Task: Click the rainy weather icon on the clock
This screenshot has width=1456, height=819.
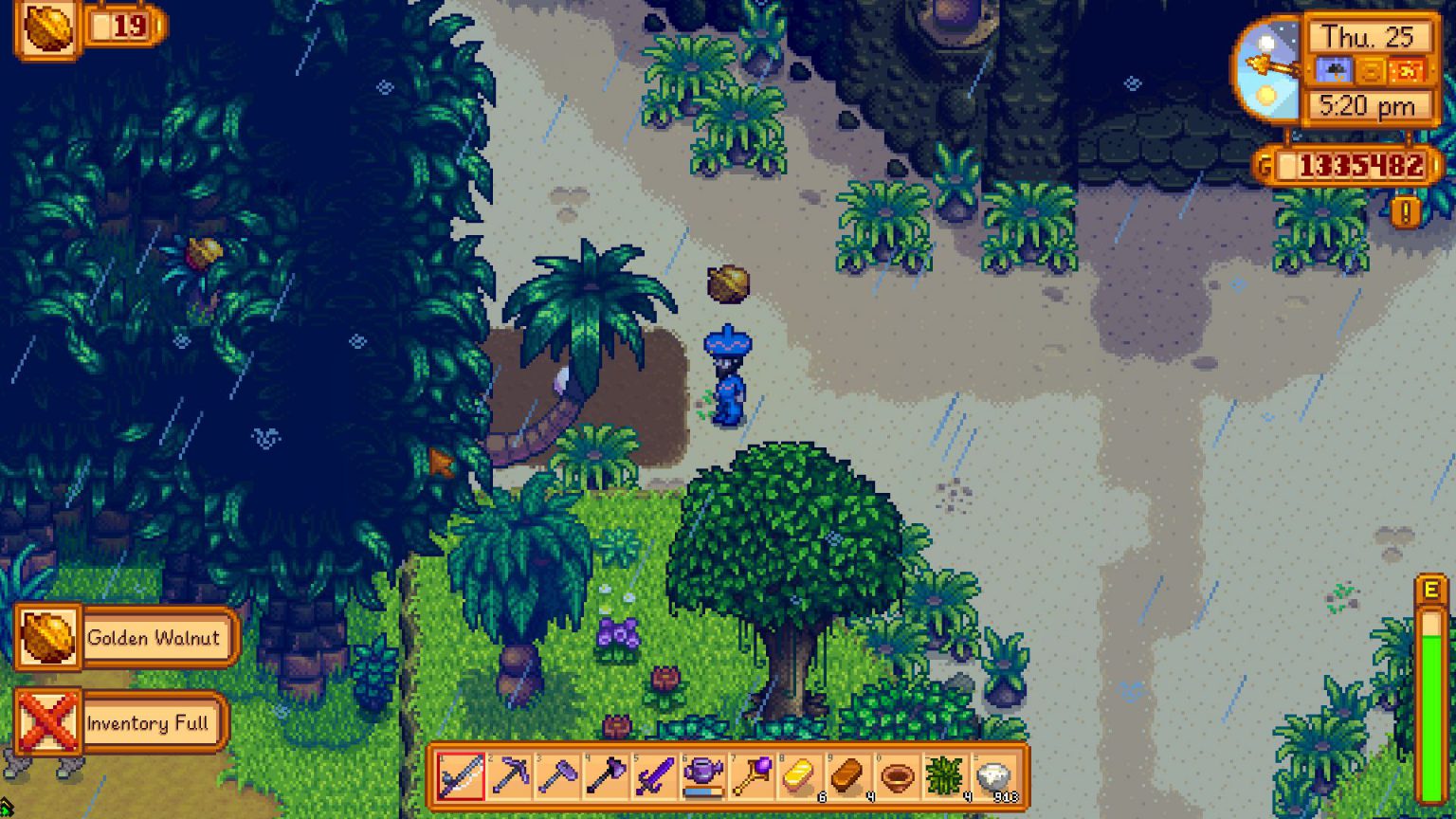Action: (1336, 70)
